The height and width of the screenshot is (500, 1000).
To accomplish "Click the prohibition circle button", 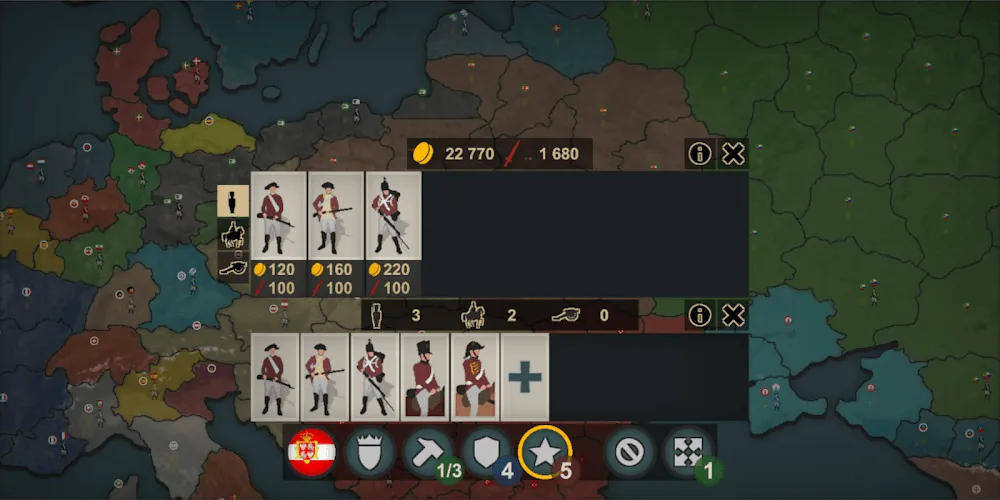I will tap(630, 453).
